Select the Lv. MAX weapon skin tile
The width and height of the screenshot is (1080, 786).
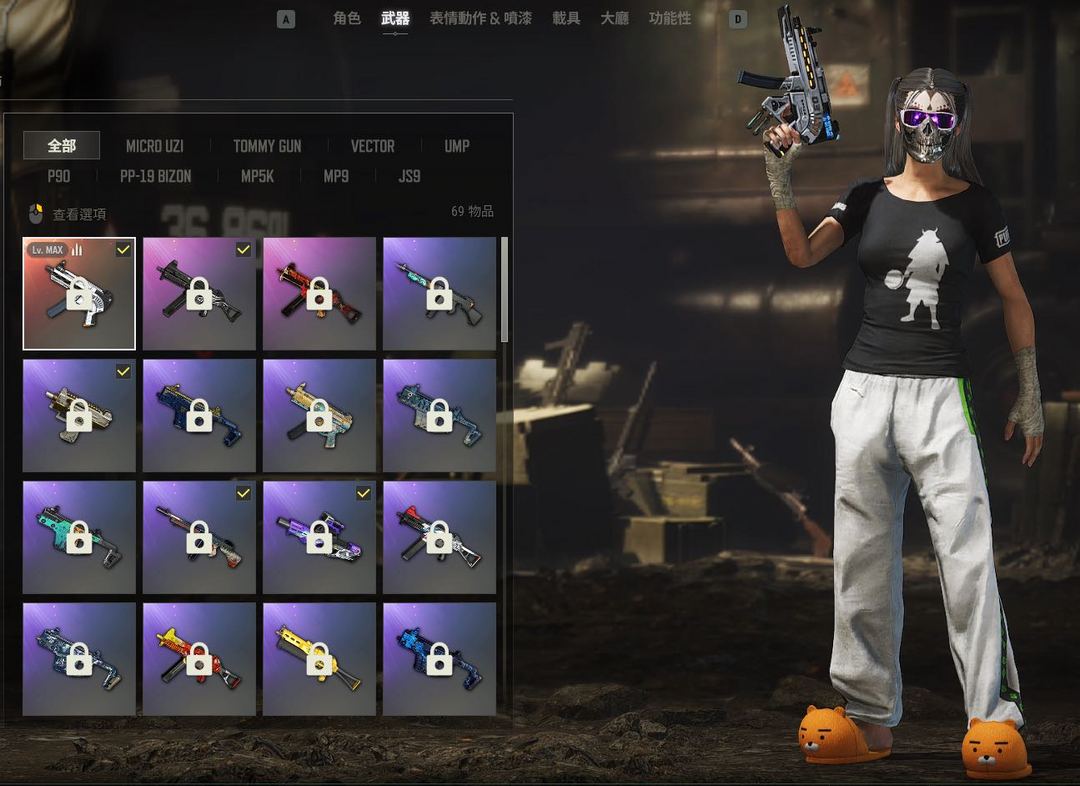point(79,294)
